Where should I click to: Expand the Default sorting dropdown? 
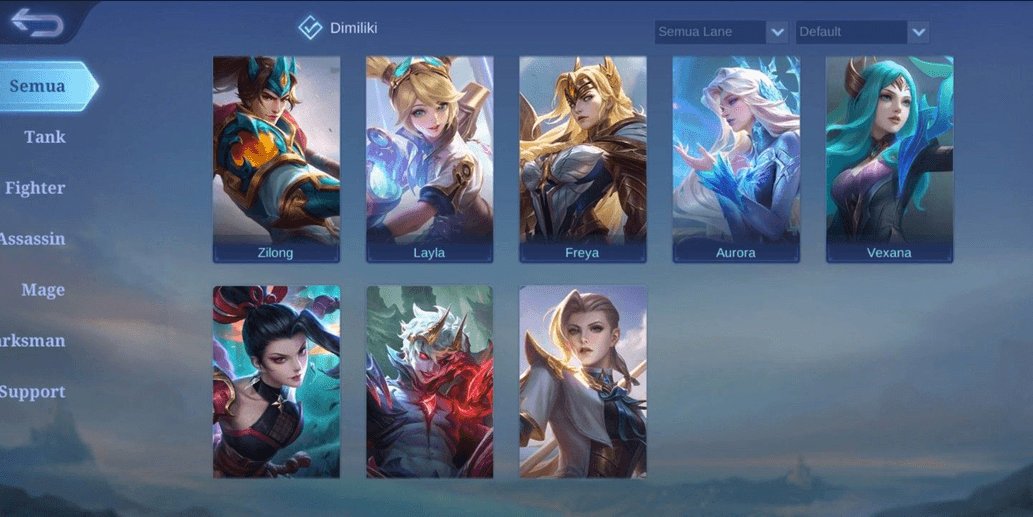click(x=862, y=32)
